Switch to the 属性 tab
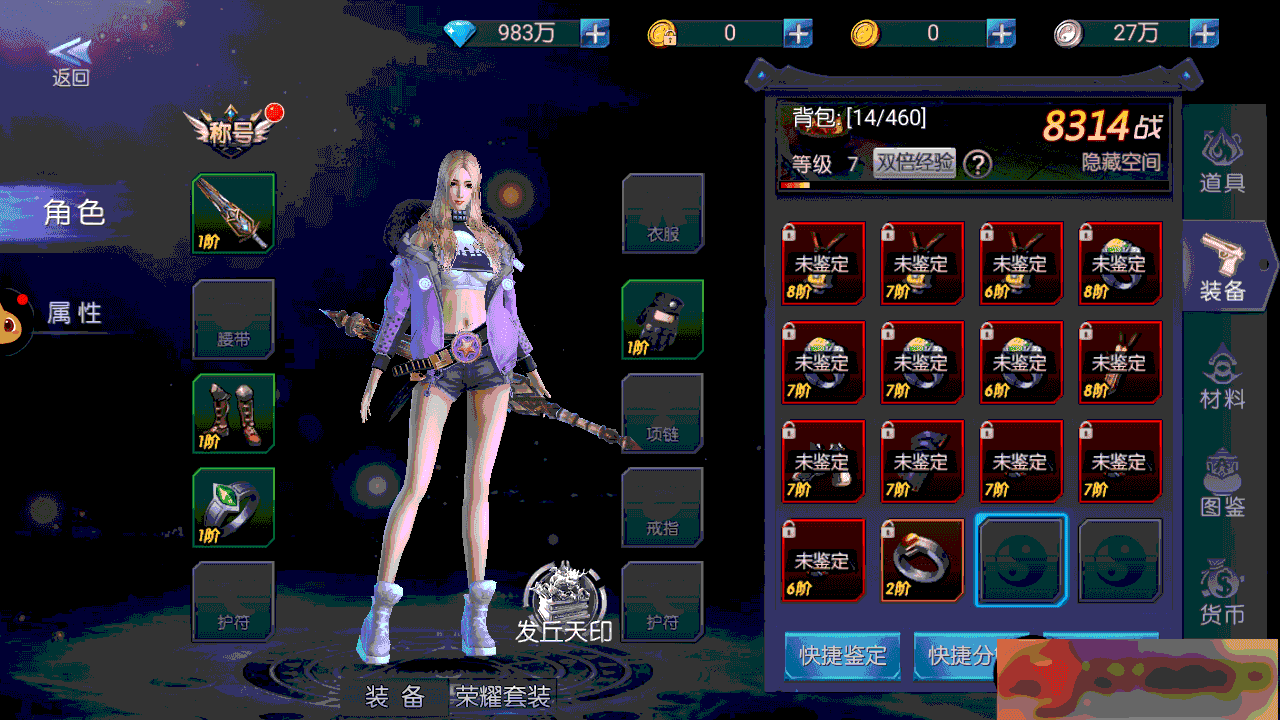This screenshot has height=720, width=1280. (x=73, y=313)
